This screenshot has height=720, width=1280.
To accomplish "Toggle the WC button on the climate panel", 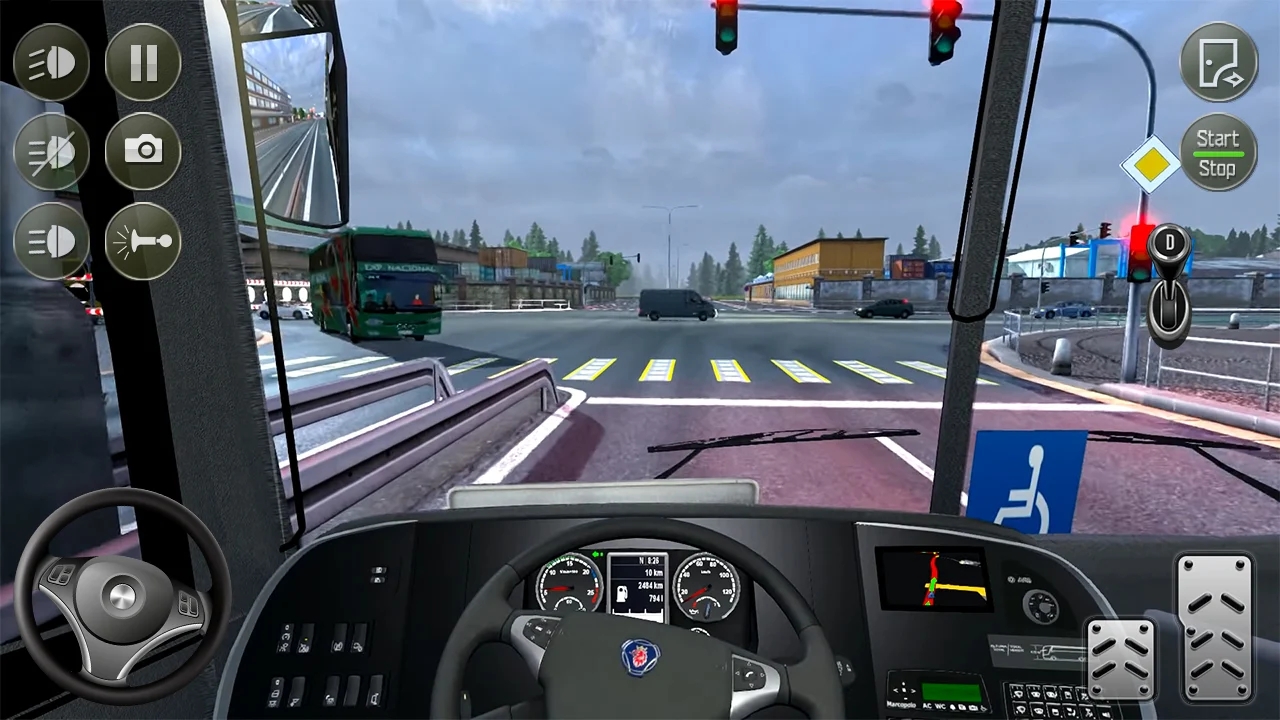I will (939, 705).
